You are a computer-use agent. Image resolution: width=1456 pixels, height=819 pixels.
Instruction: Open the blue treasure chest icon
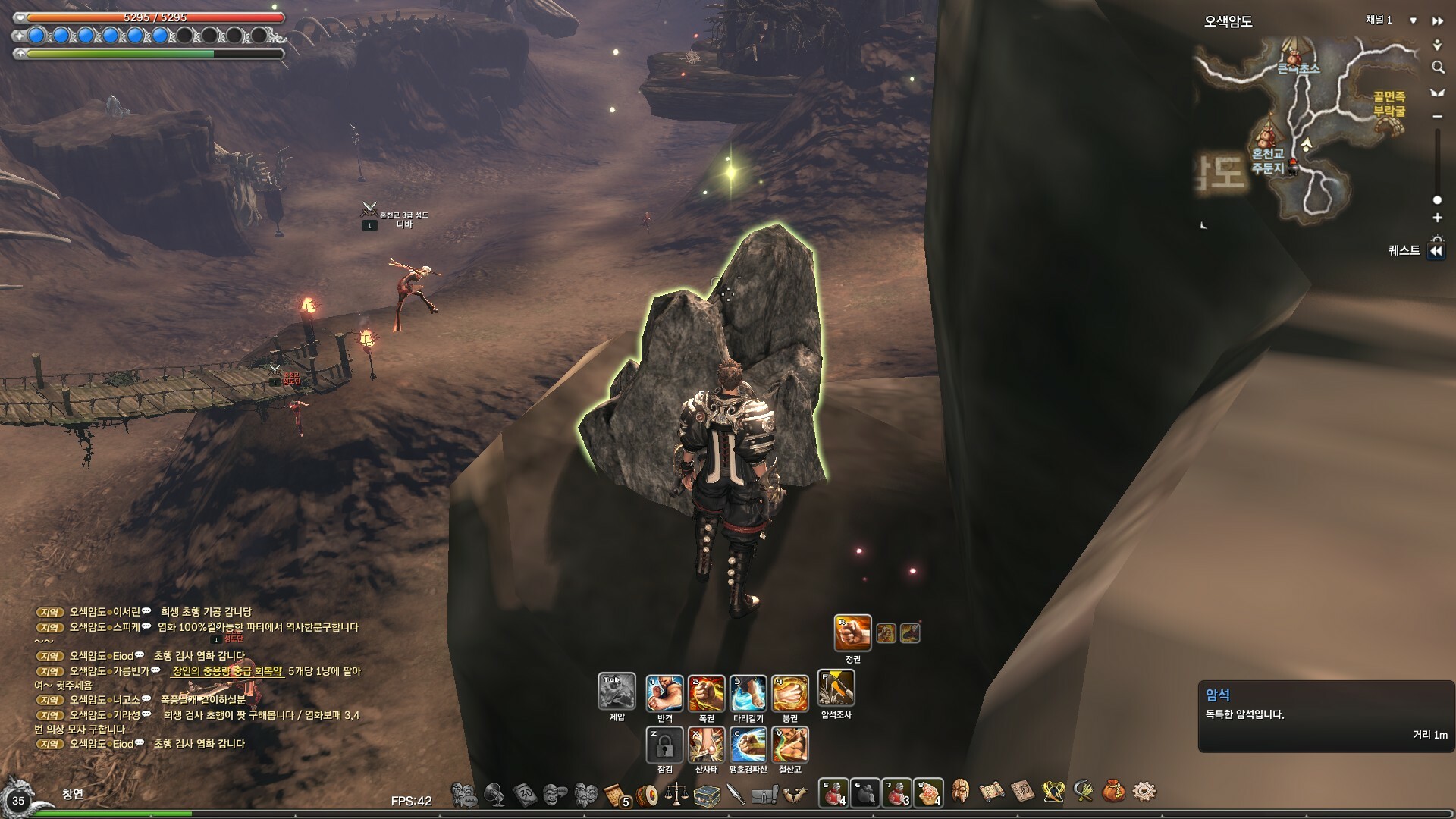tap(706, 794)
